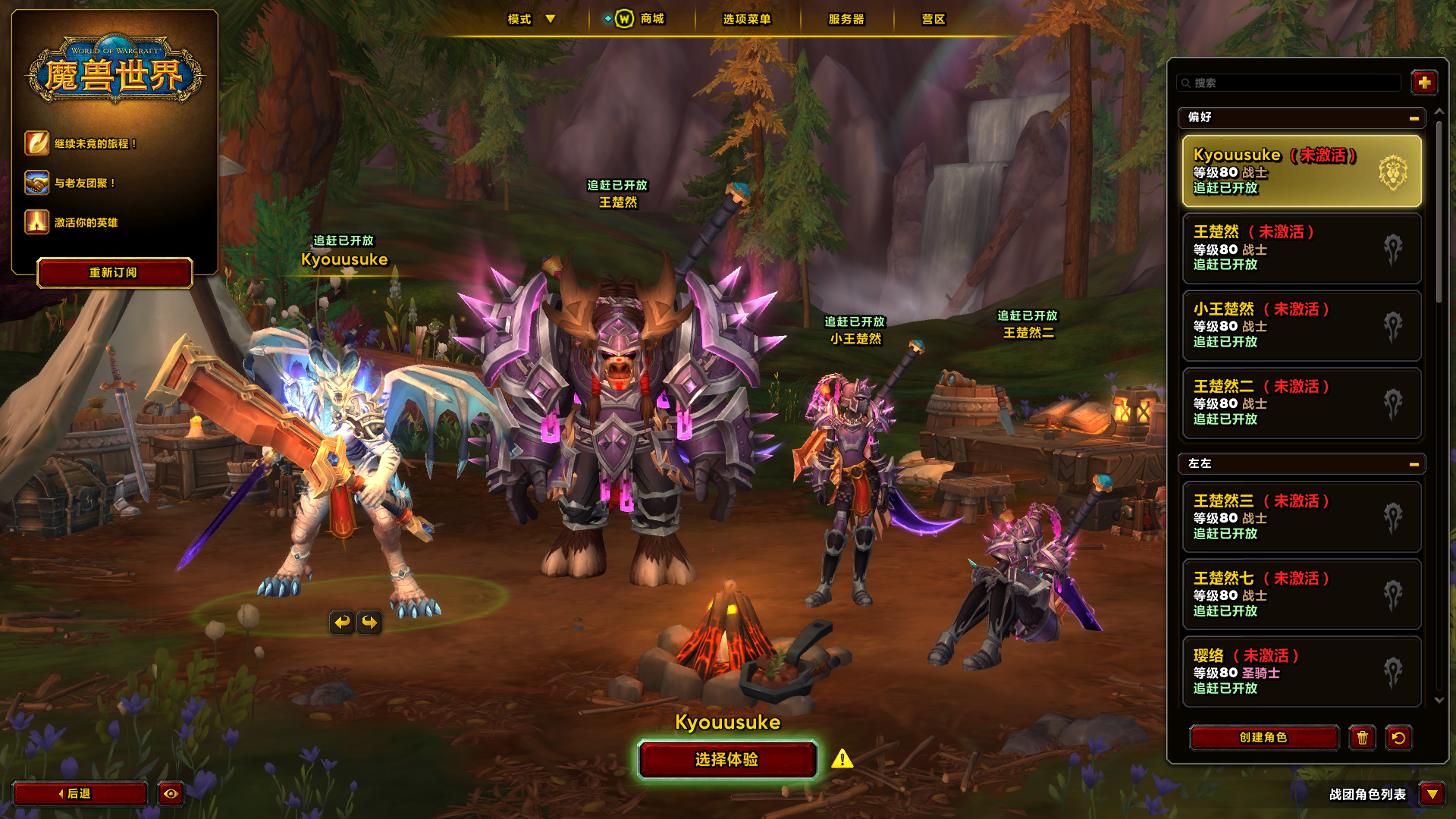
Task: Select 与老友团聚 entry
Action: [84, 183]
